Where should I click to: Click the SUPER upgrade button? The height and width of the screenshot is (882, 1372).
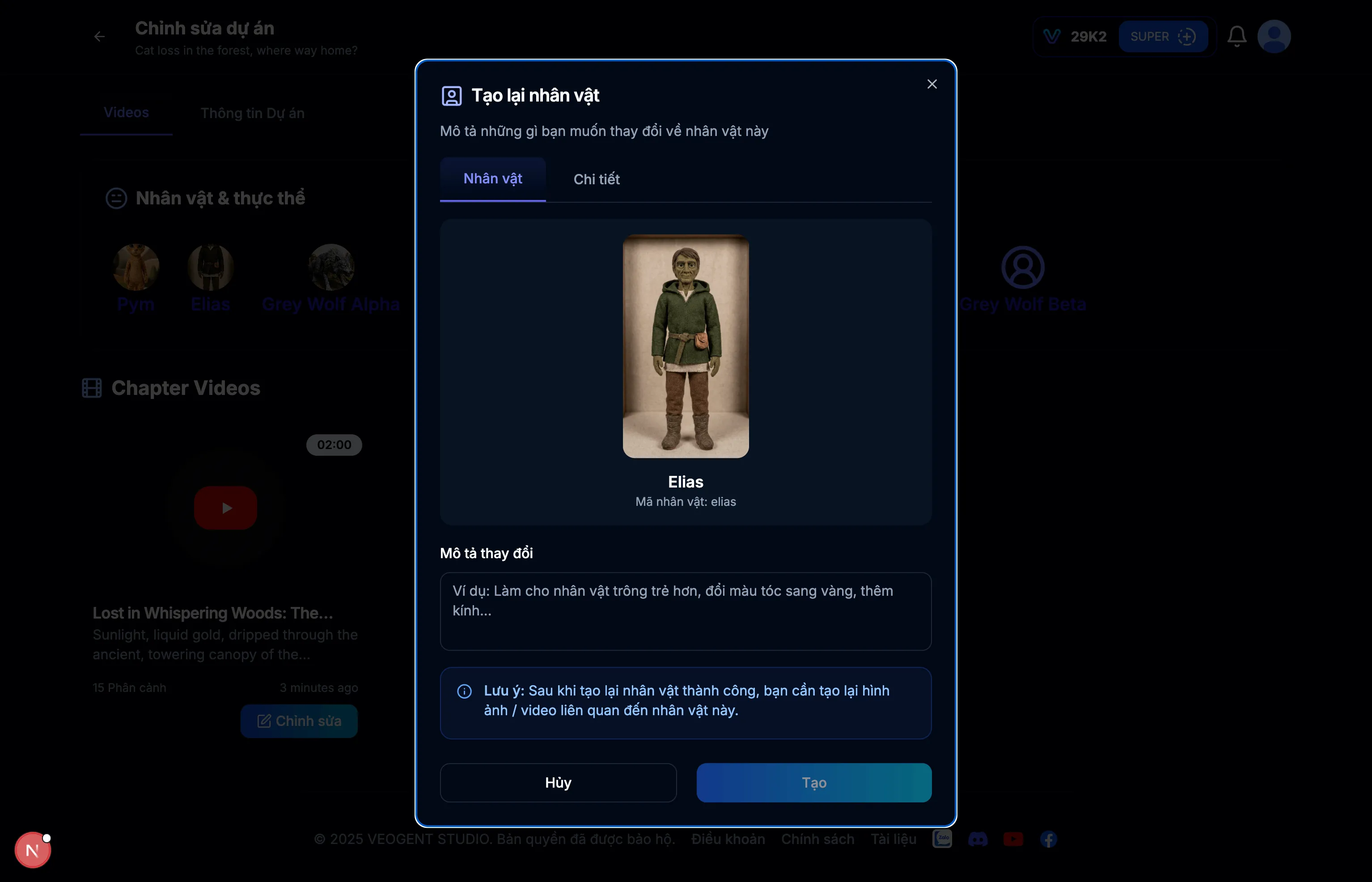1164,36
